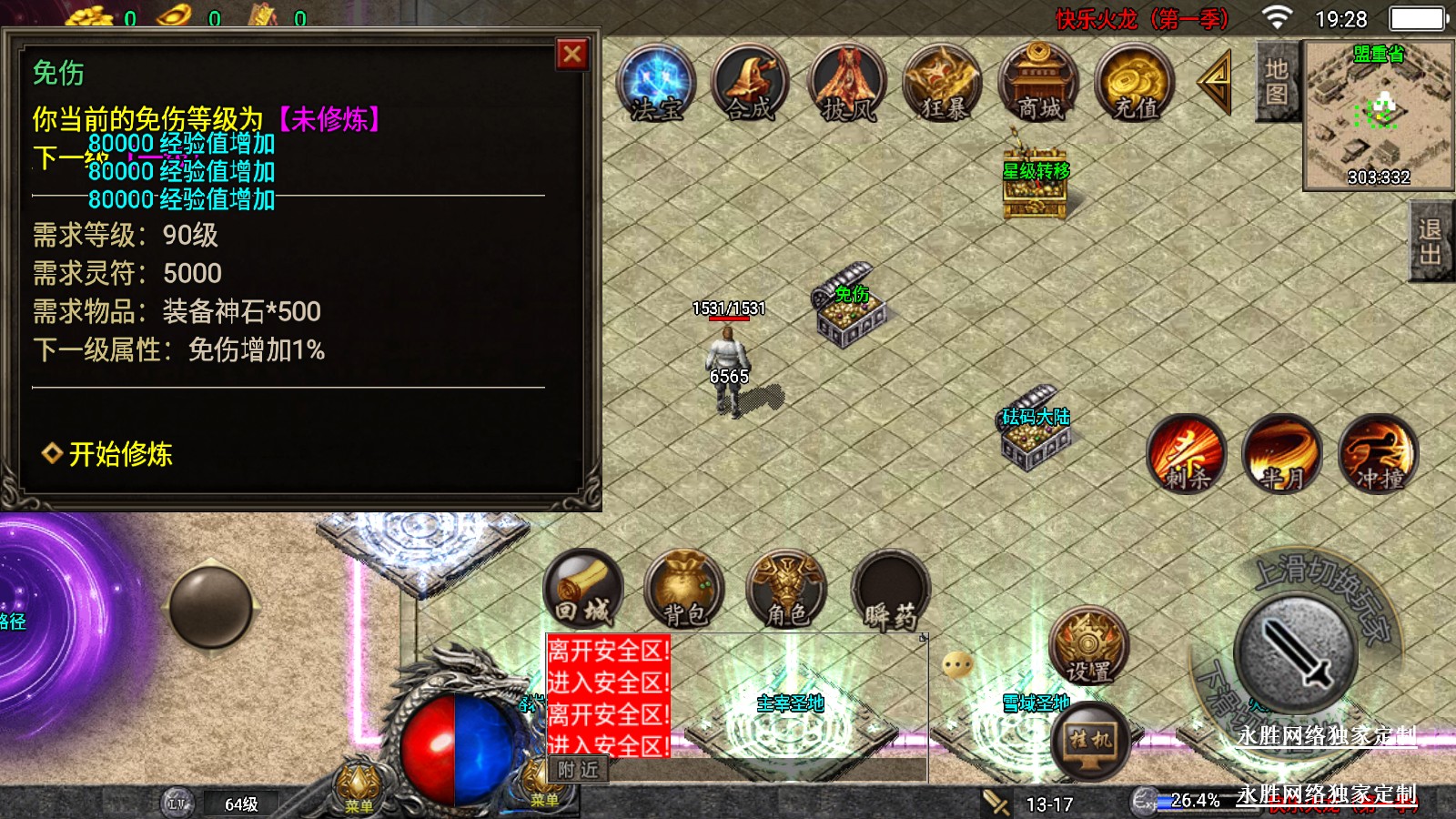Close the 免伤 dialog with the red X

[572, 55]
